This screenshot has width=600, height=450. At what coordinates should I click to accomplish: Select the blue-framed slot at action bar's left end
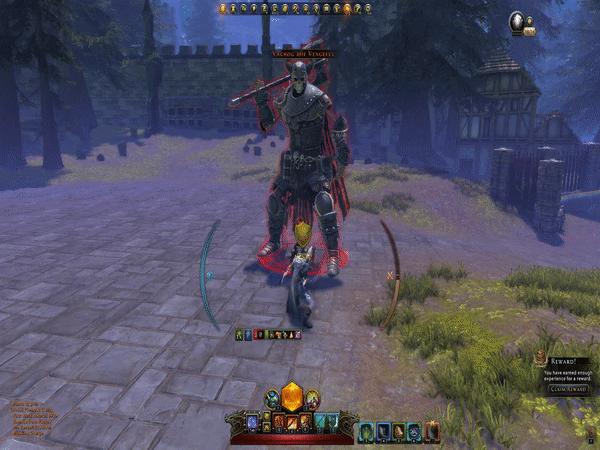coord(251,424)
